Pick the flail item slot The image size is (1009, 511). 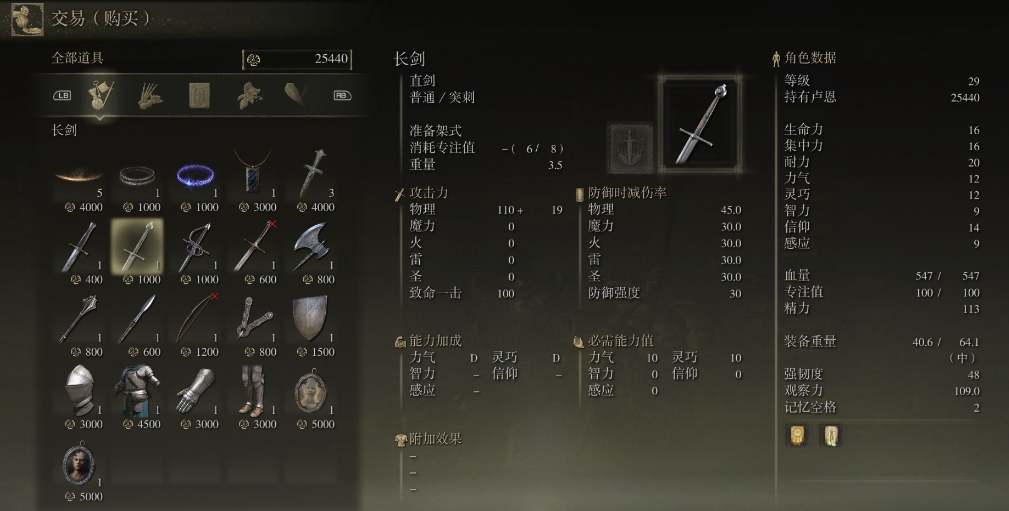pos(254,319)
